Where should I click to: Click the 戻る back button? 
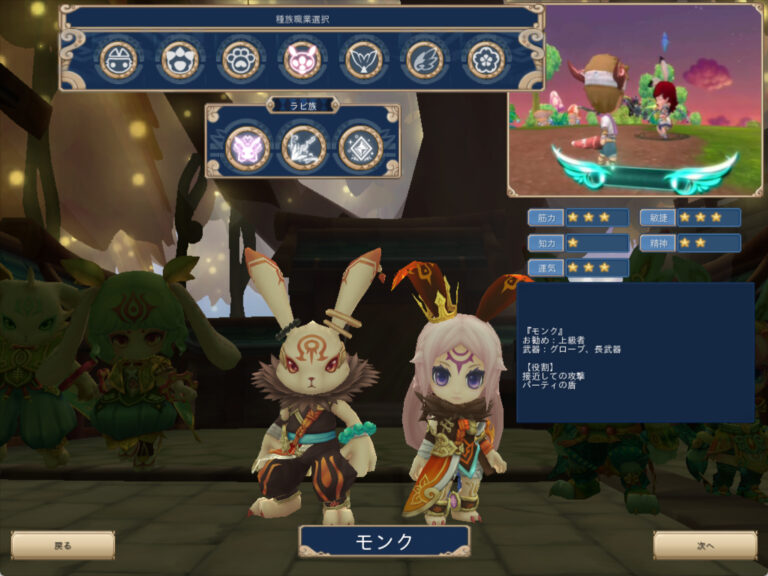(x=63, y=545)
